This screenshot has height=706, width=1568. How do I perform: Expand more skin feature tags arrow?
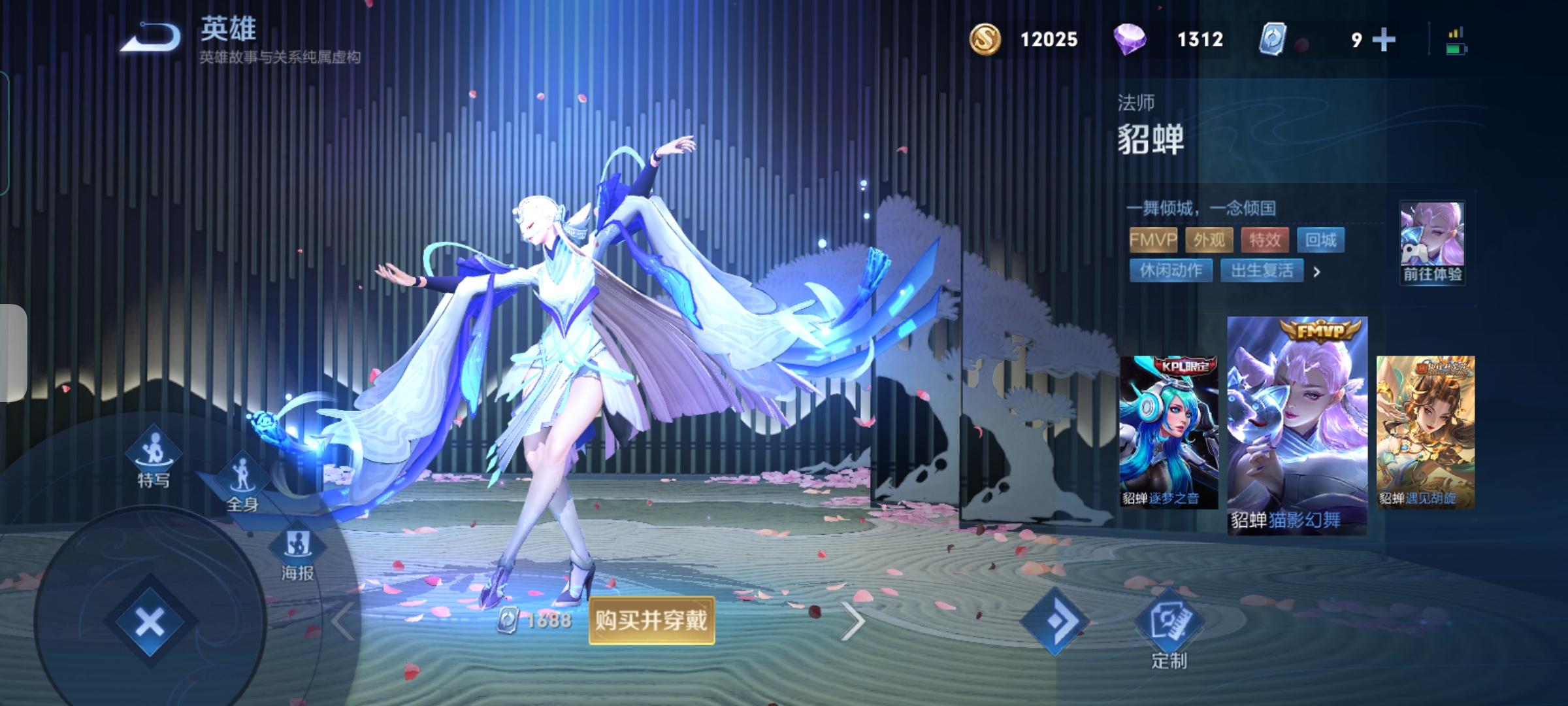(x=1317, y=271)
